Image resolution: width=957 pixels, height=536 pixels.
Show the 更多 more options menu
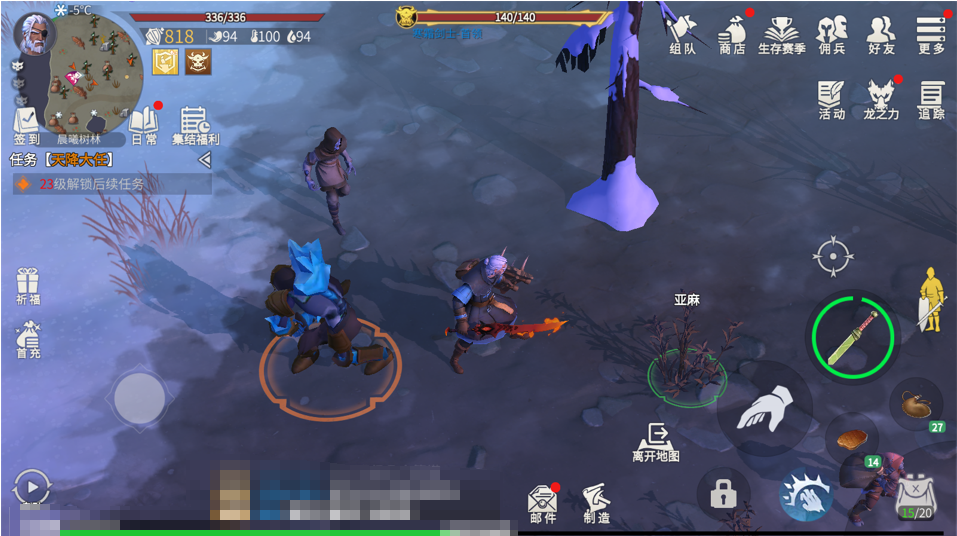click(931, 34)
